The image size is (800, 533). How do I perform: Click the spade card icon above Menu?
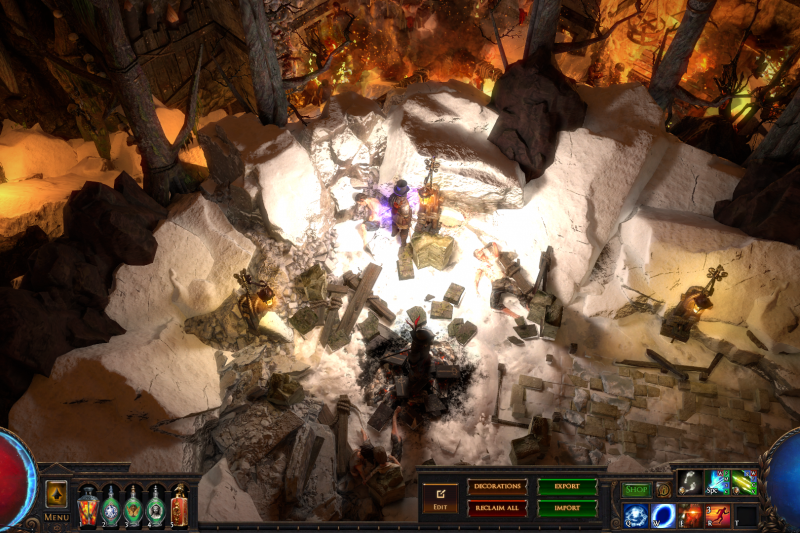tap(56, 495)
